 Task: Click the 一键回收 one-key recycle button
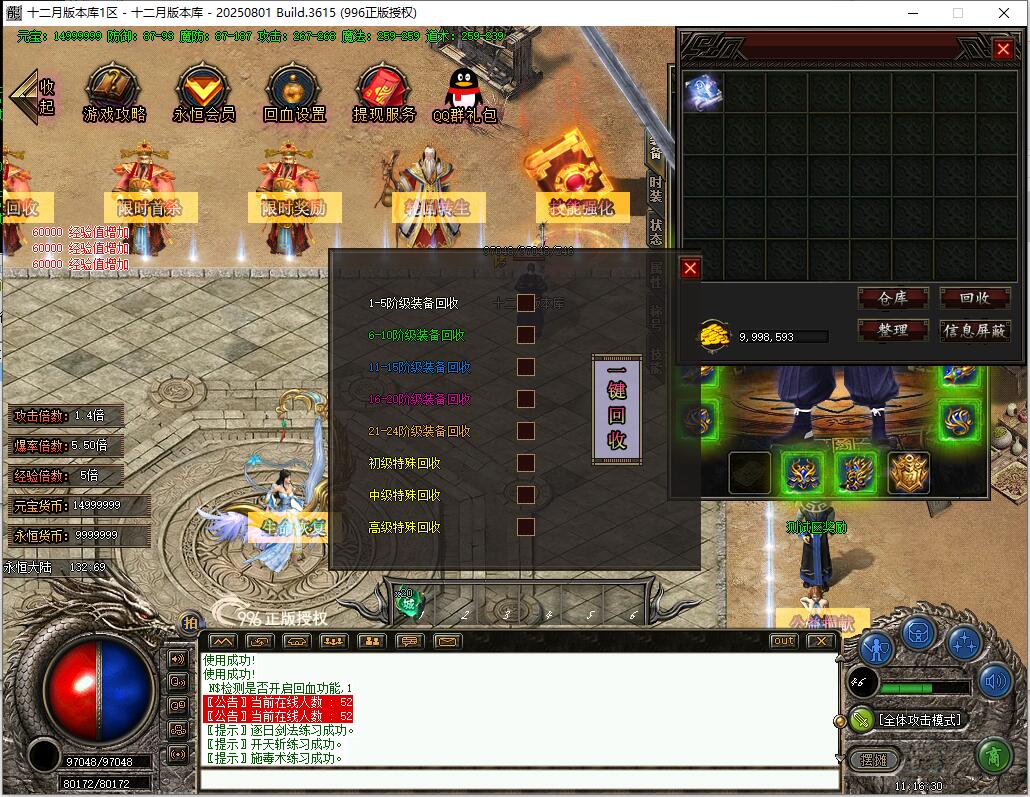pos(617,410)
